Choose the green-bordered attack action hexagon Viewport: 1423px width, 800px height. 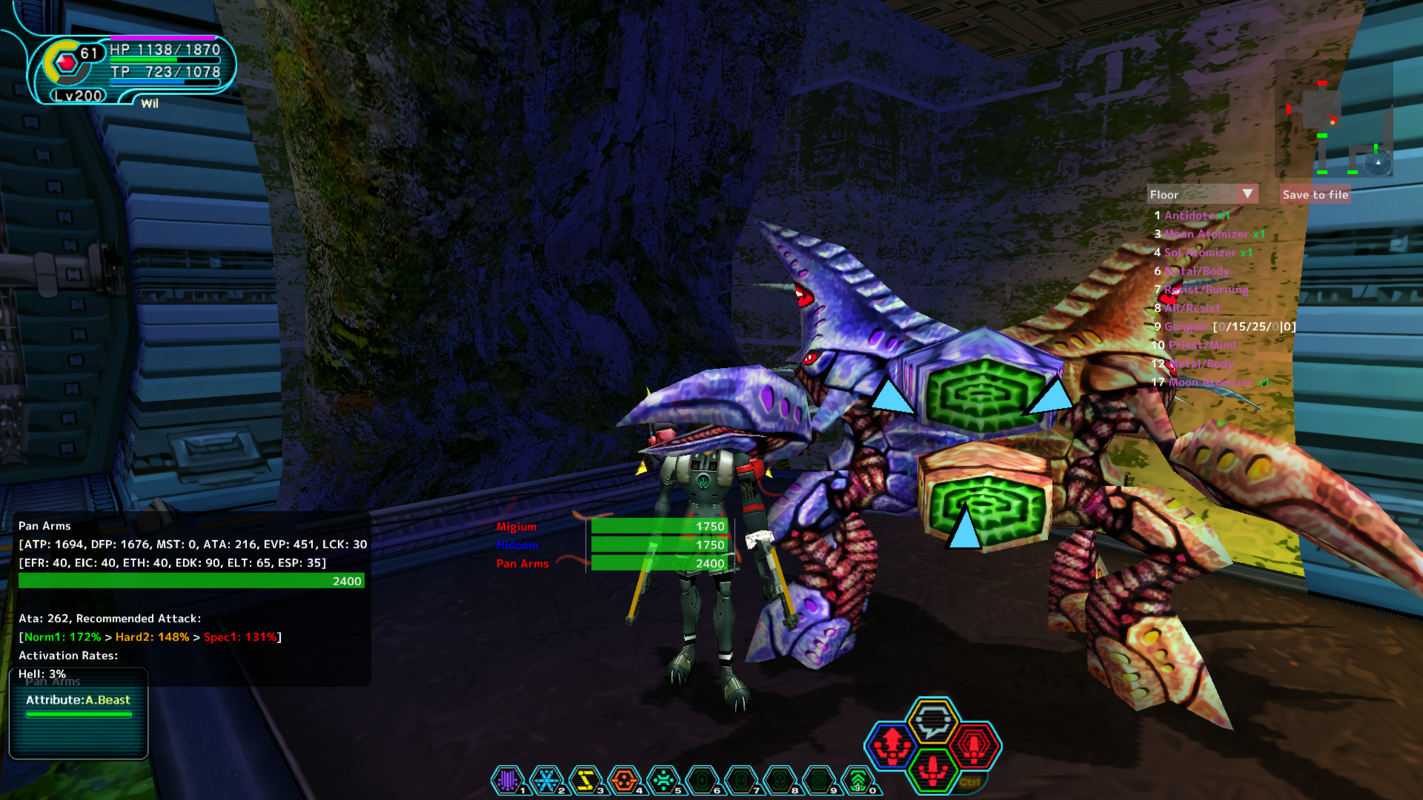pyautogui.click(x=933, y=769)
